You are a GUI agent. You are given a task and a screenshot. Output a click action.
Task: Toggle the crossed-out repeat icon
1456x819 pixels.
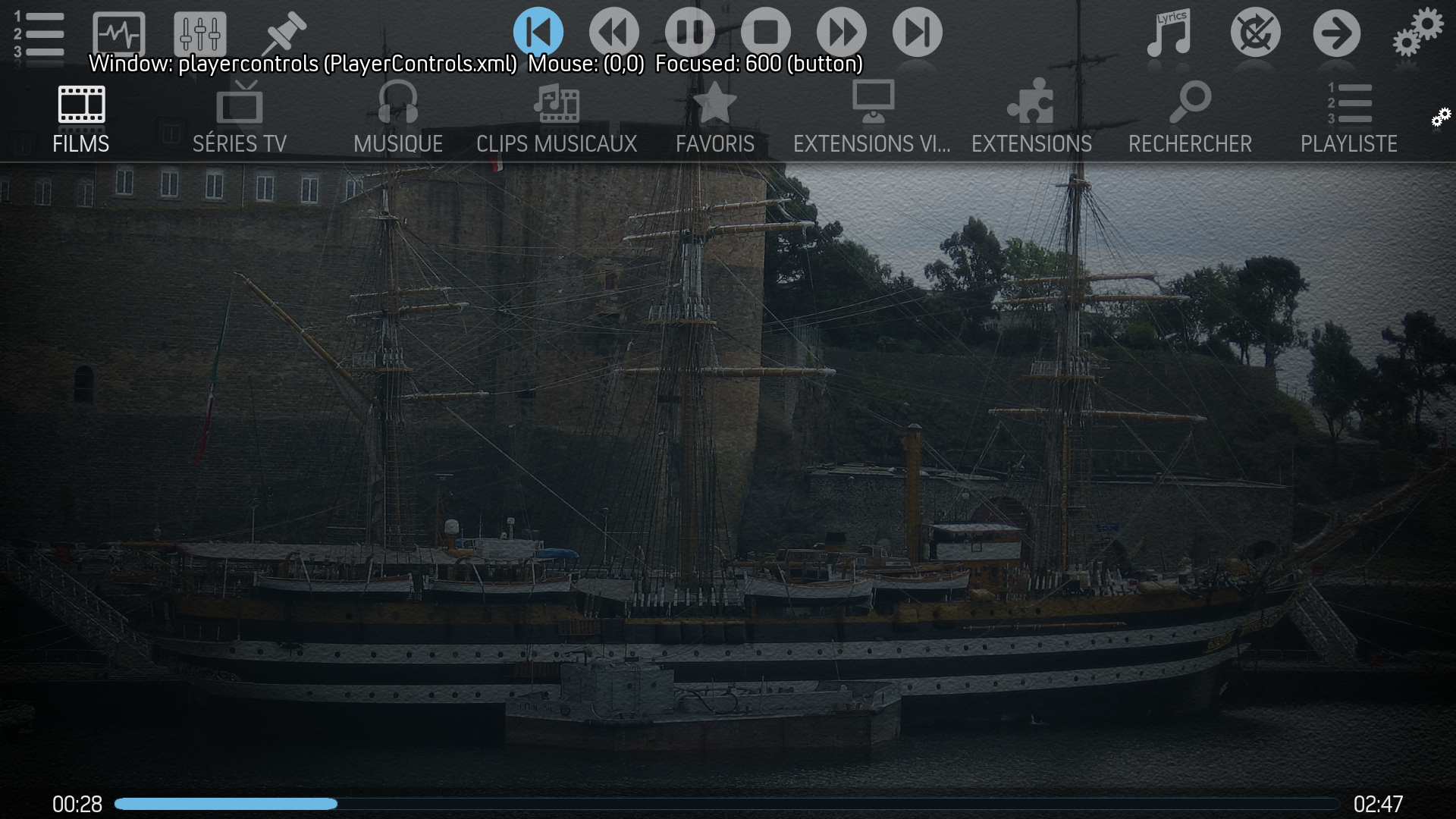[x=1255, y=34]
